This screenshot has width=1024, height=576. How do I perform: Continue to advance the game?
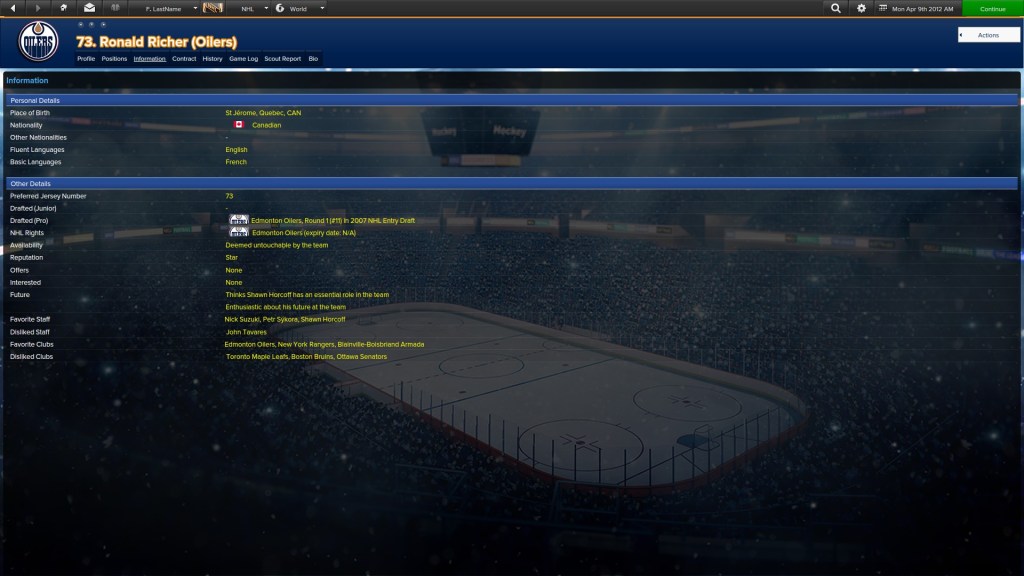(x=992, y=9)
